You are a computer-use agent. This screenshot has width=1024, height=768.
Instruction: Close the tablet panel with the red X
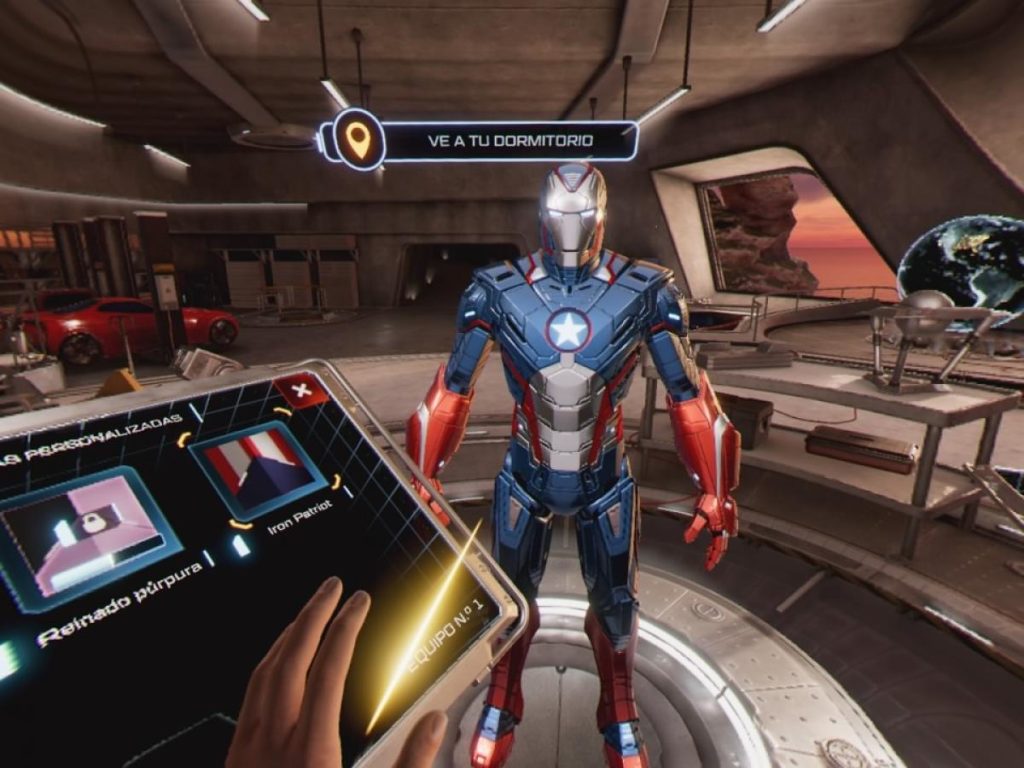pyautogui.click(x=301, y=390)
